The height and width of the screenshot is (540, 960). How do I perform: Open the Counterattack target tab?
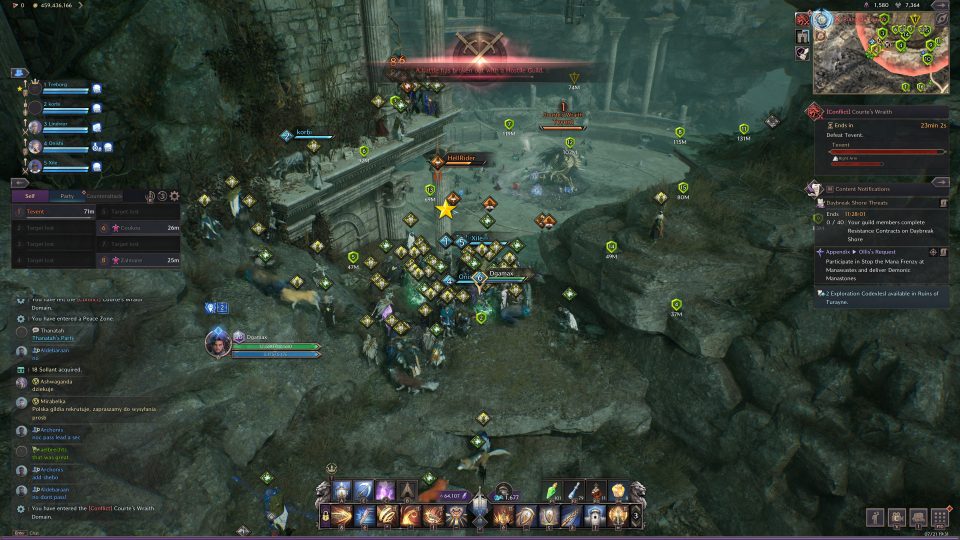point(104,196)
